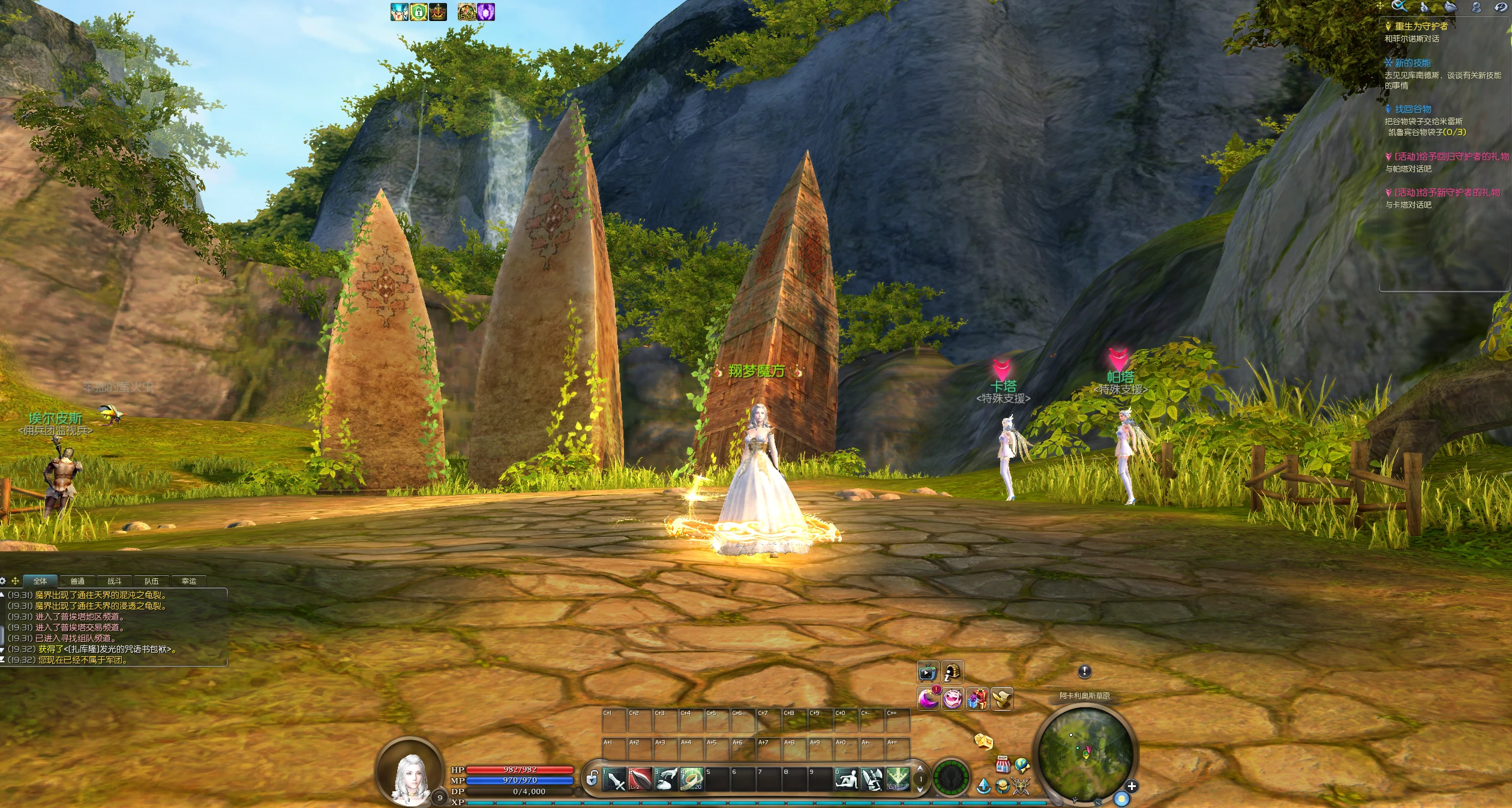Viewport: 1512px width, 808px height.
Task: Click the minimap's plus zoom button
Action: (x=1131, y=786)
